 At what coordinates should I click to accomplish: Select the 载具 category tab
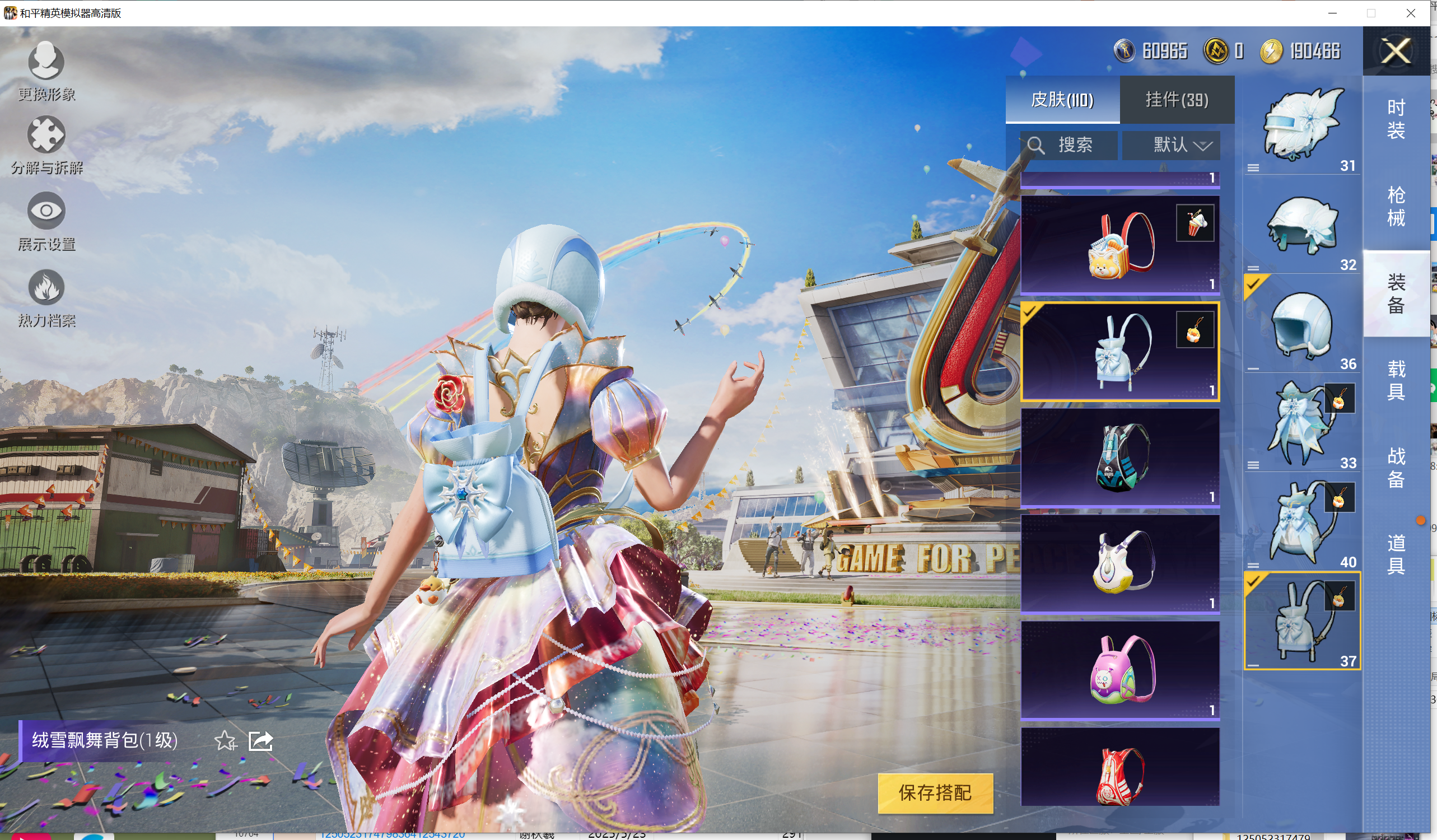click(x=1396, y=380)
